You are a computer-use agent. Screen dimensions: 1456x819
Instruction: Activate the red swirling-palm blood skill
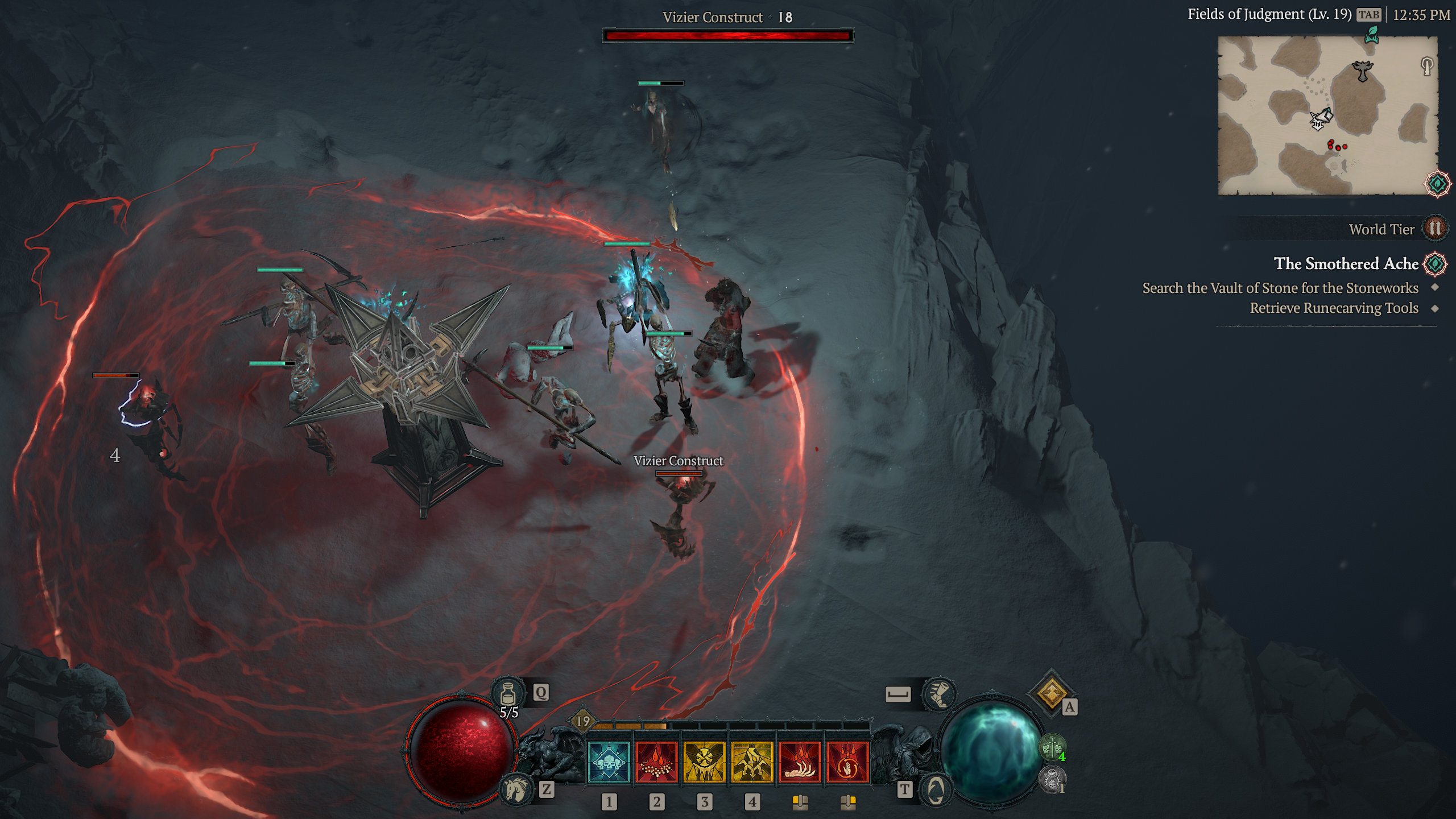click(x=847, y=762)
